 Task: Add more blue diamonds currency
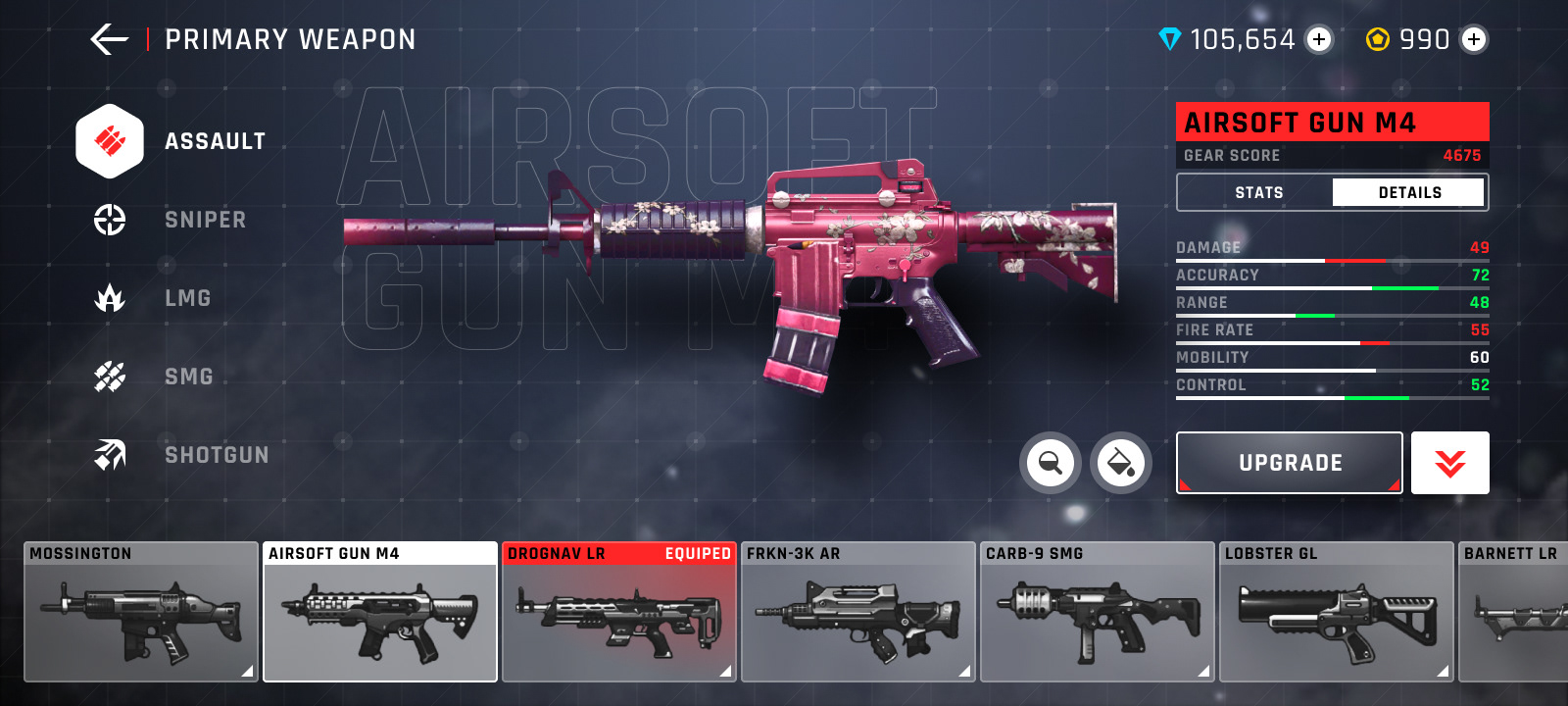[x=1320, y=39]
